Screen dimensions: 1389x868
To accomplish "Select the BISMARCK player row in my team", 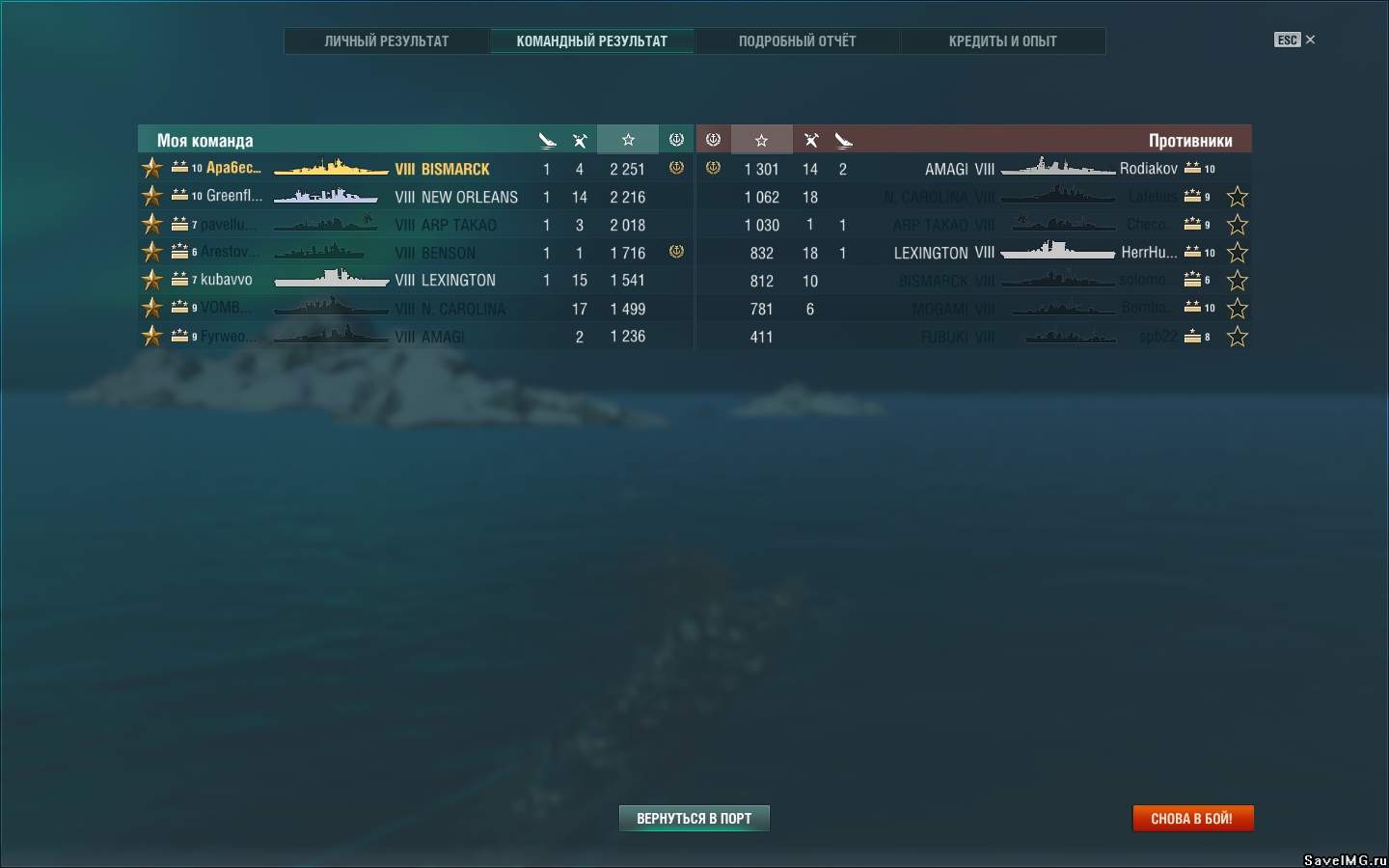I will [x=455, y=169].
